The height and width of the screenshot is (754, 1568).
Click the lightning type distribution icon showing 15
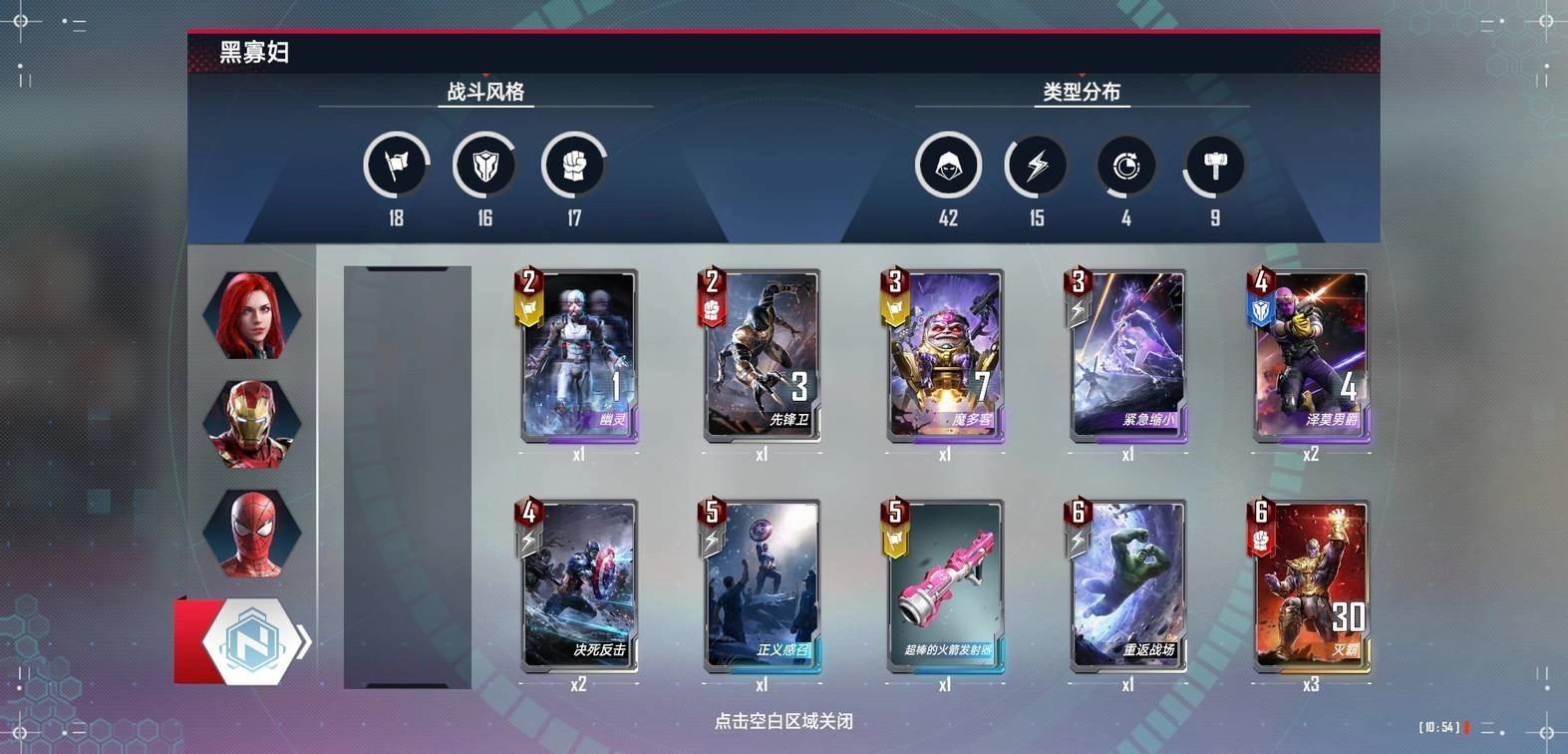(1036, 166)
